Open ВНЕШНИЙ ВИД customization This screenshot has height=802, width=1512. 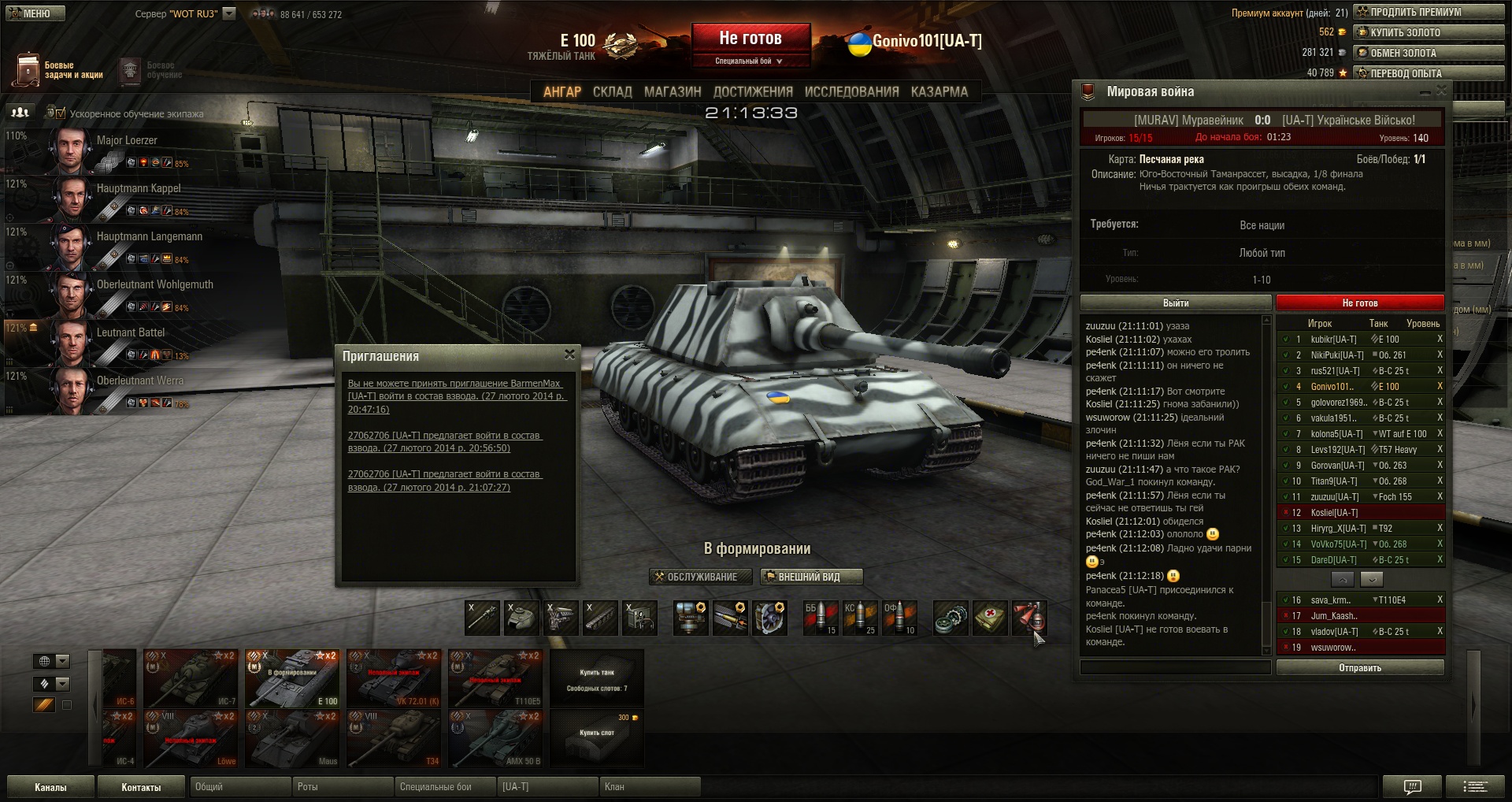[811, 577]
